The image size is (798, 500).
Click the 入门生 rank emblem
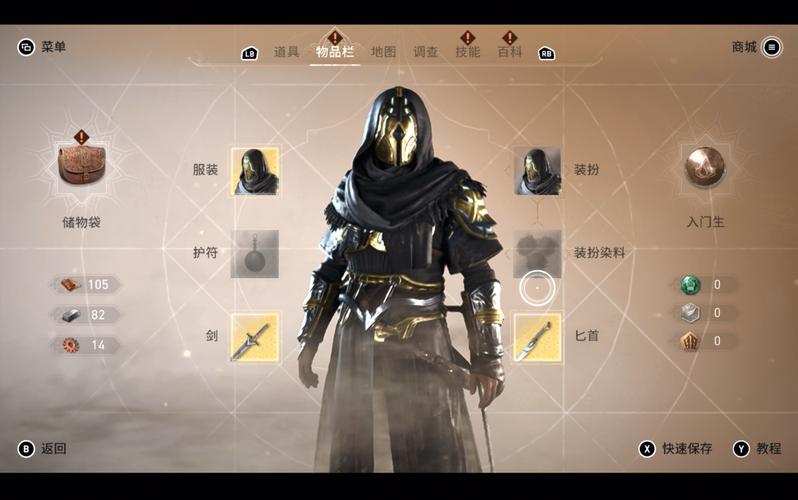pyautogui.click(x=705, y=167)
